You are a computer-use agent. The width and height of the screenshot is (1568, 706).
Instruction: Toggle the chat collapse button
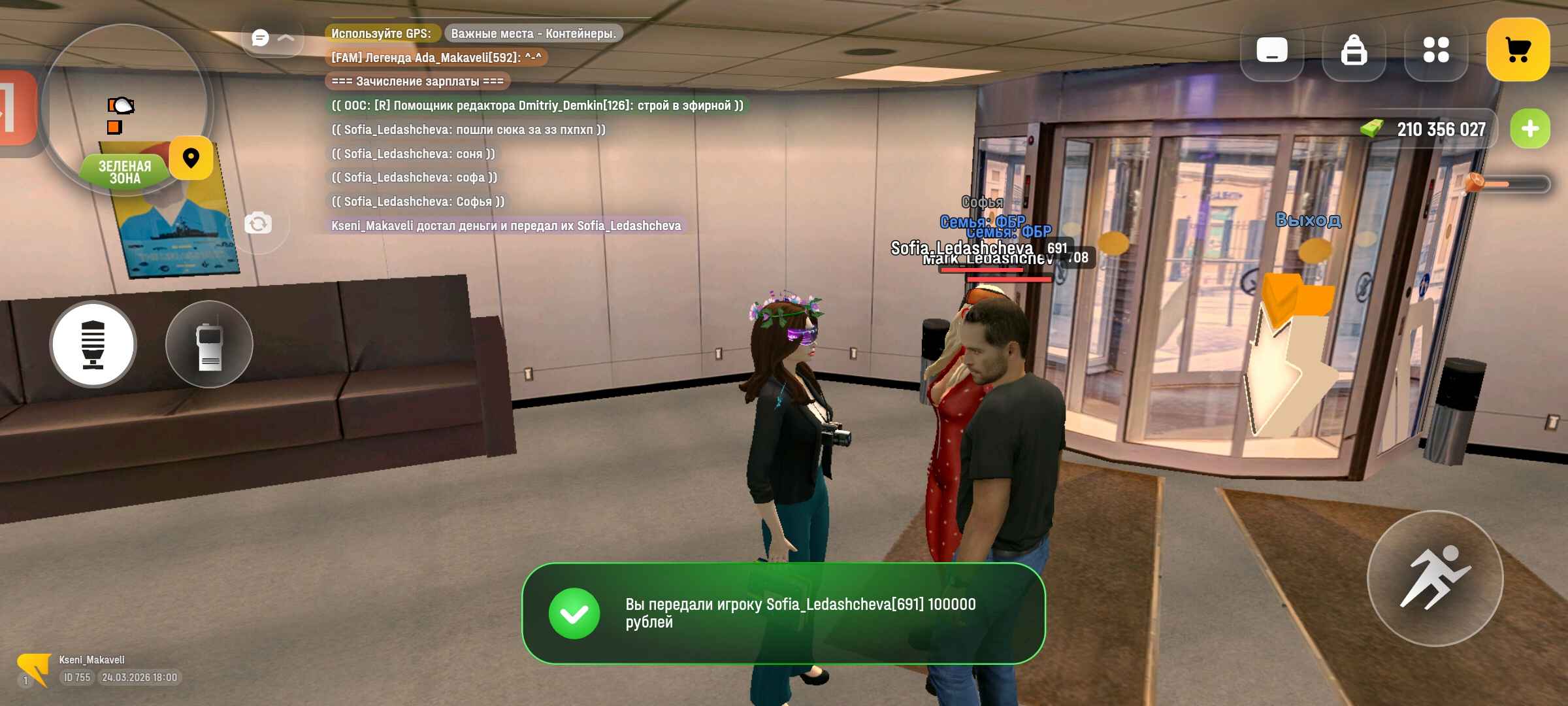(272, 38)
